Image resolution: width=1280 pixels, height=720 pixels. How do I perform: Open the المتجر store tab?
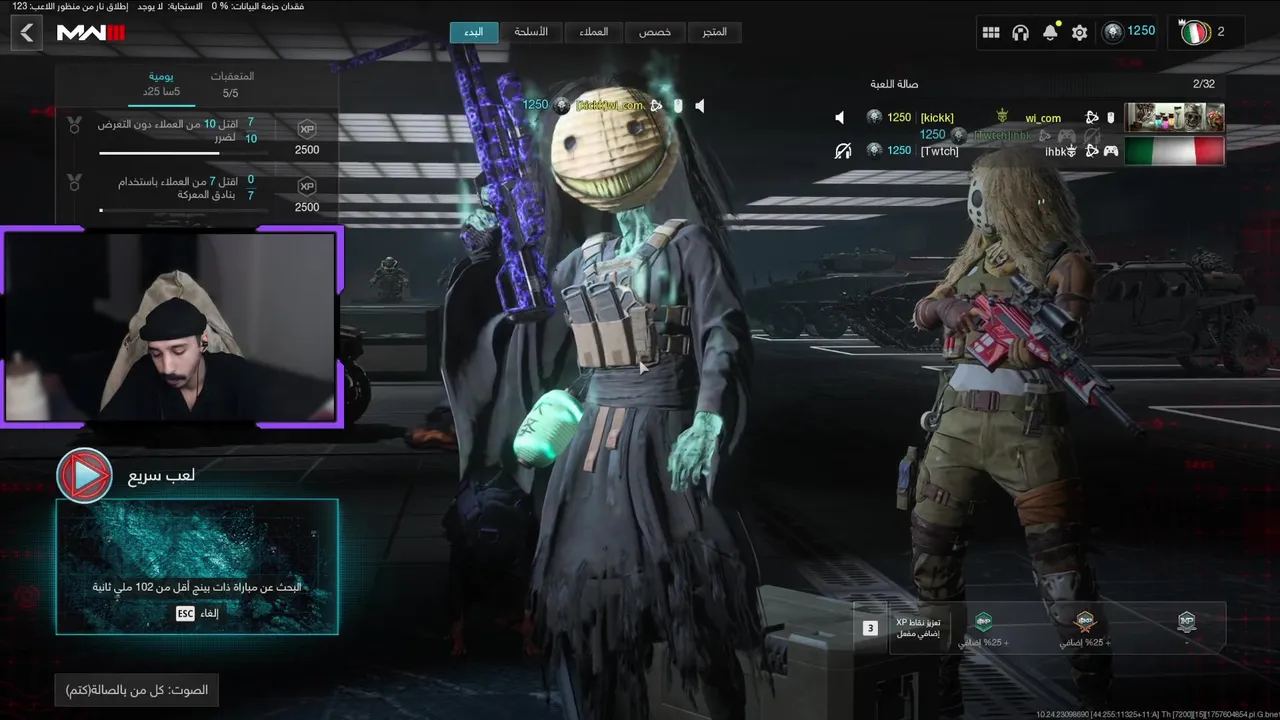tap(714, 32)
